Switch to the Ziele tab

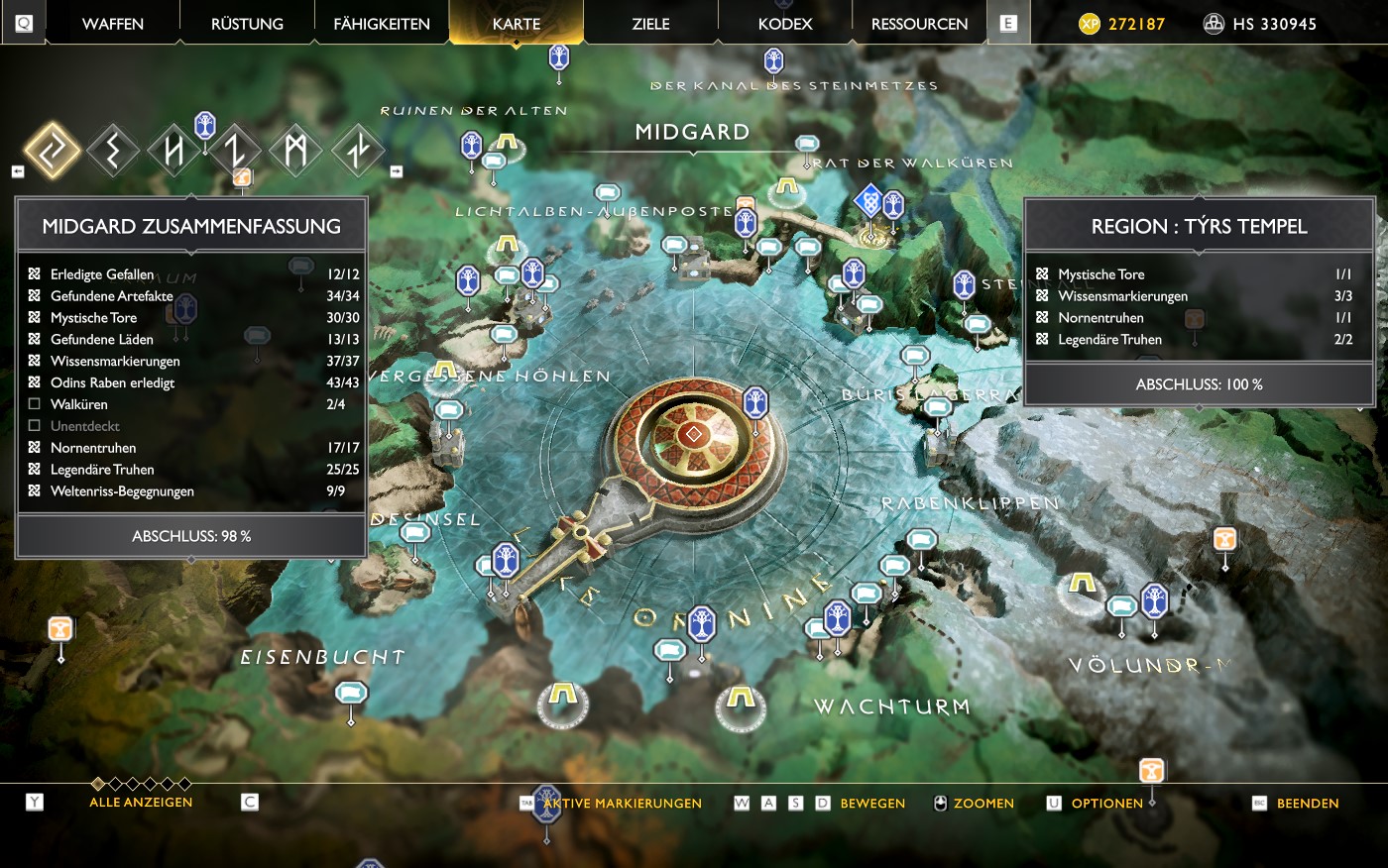point(650,24)
